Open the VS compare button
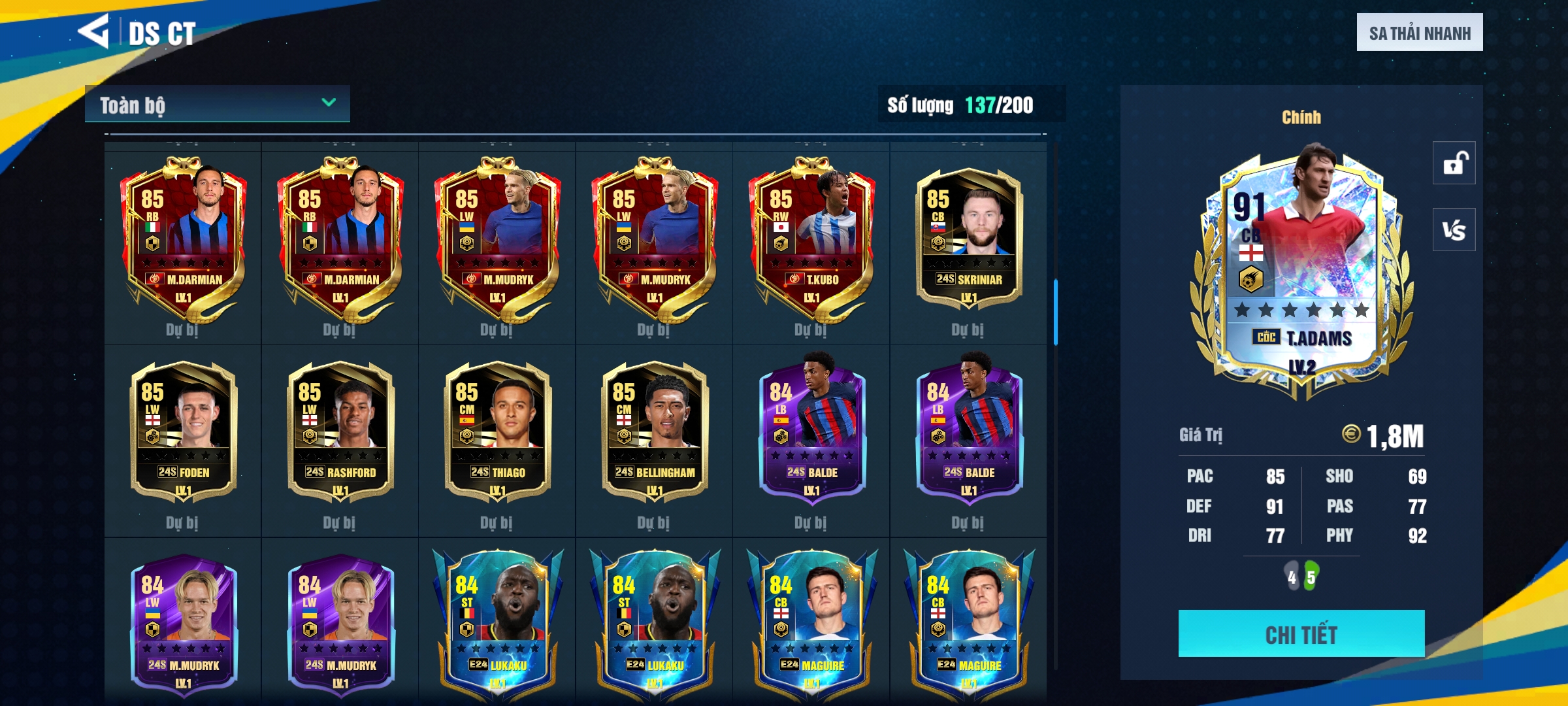 [x=1454, y=229]
